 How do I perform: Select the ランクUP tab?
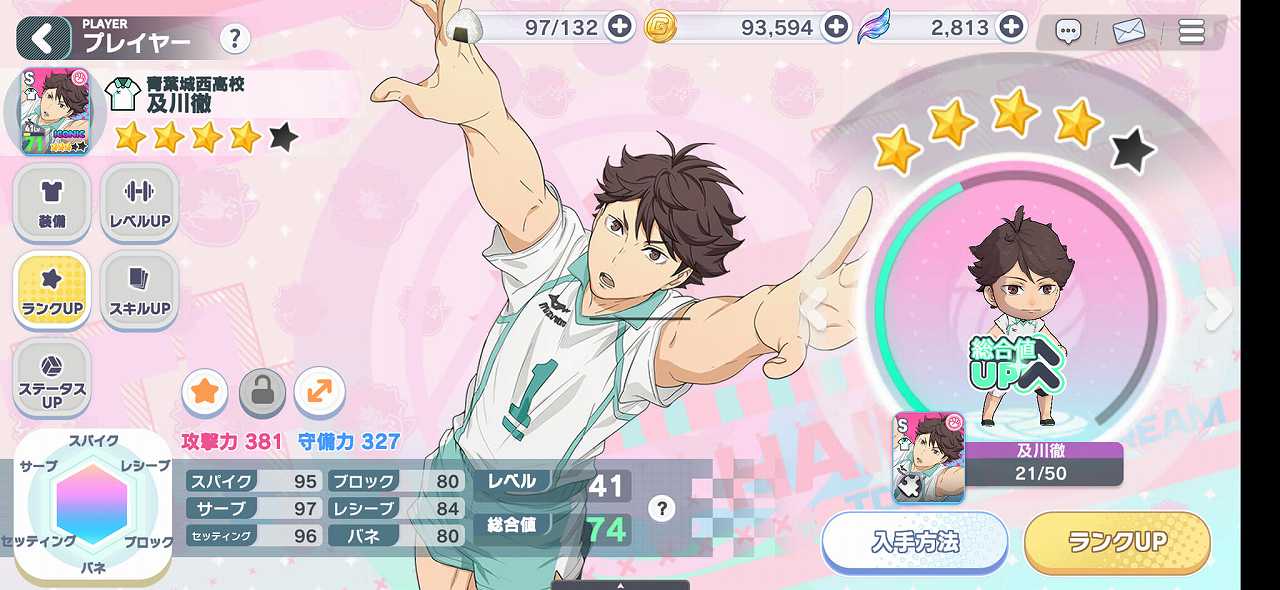click(52, 288)
